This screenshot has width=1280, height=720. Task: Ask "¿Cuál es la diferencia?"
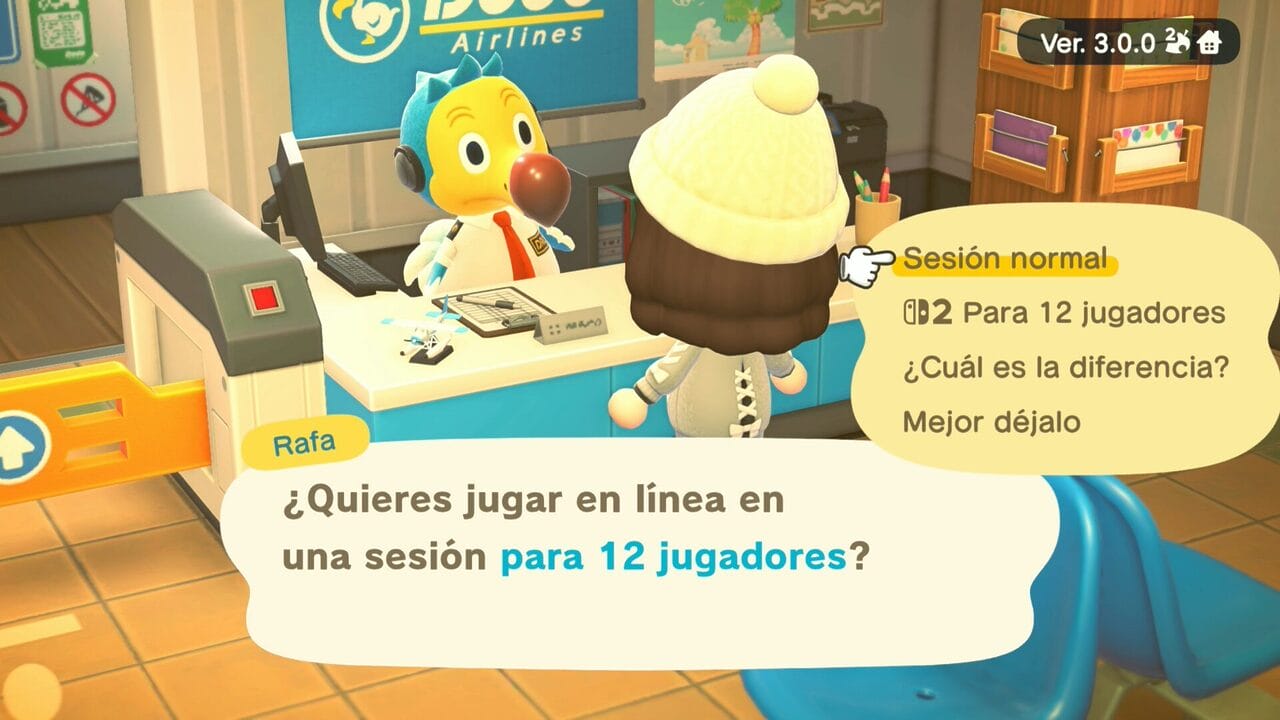point(1065,367)
